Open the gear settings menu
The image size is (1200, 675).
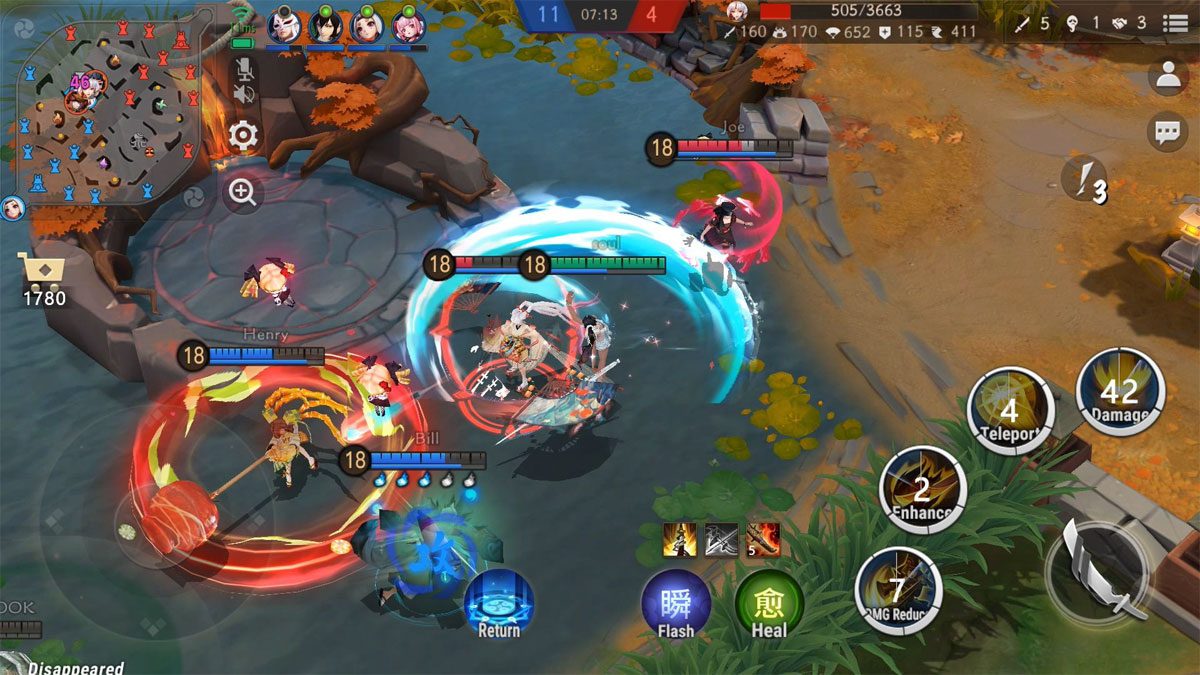[x=243, y=135]
